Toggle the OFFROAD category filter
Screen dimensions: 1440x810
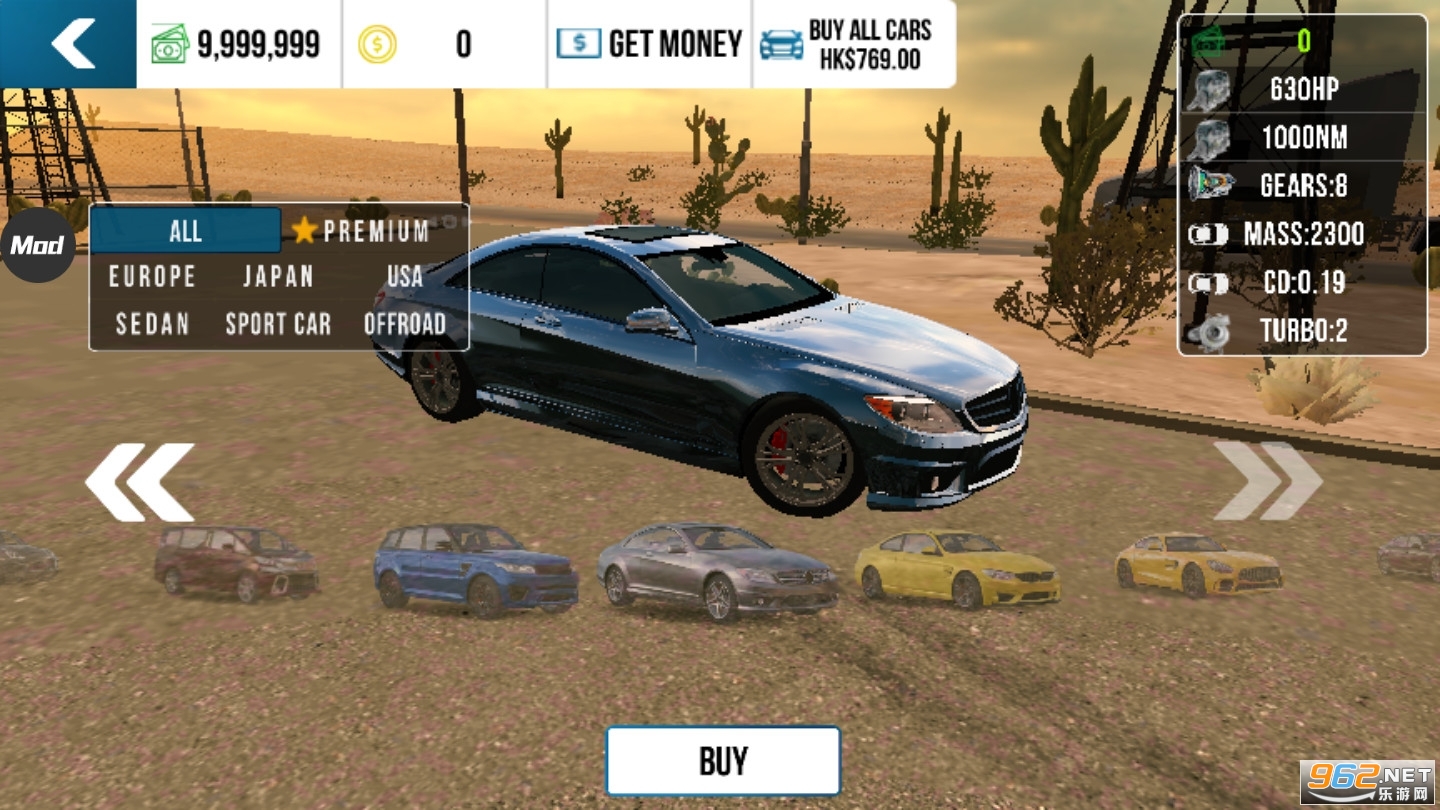[404, 324]
